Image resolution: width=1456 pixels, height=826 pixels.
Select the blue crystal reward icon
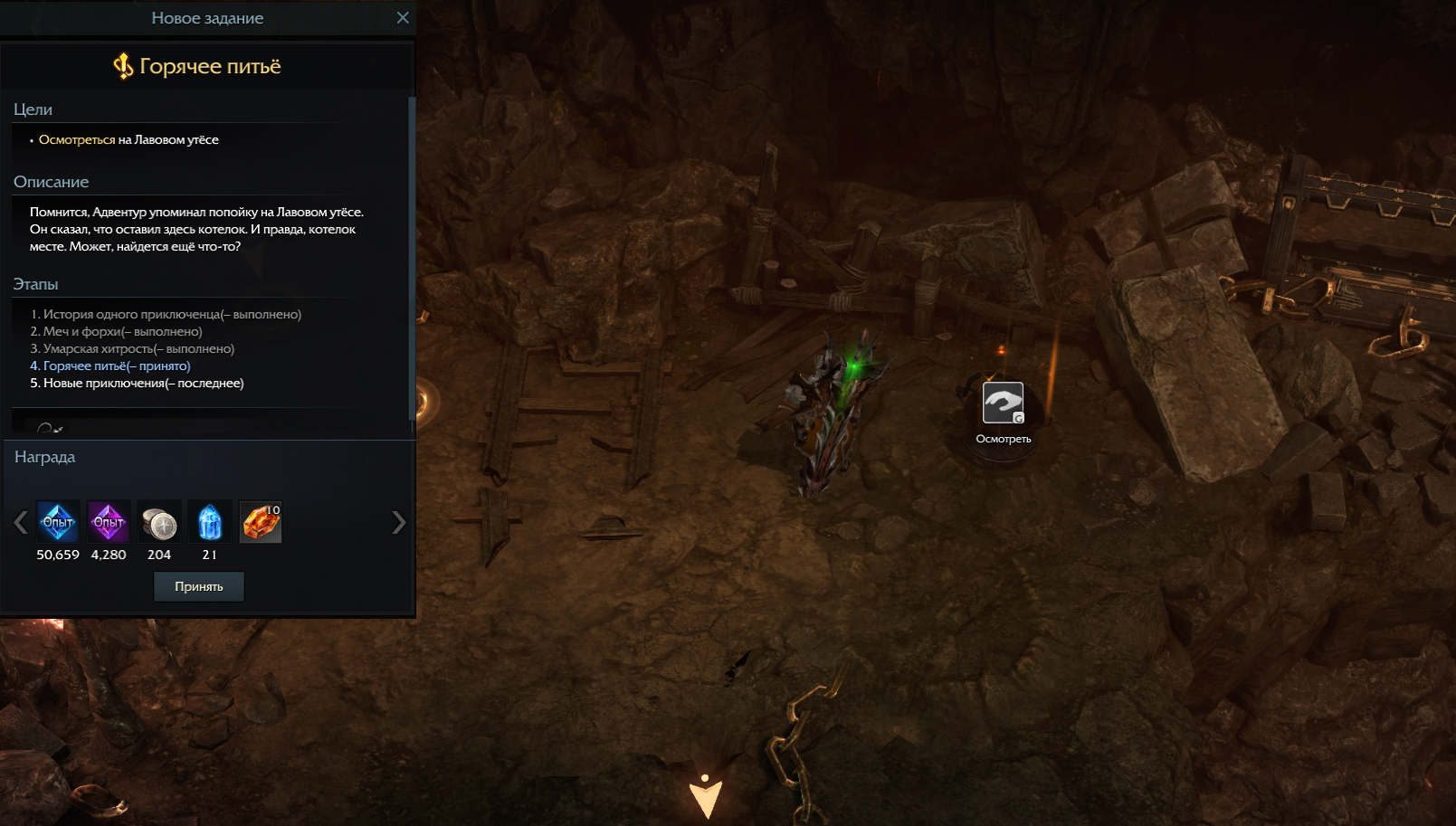(210, 522)
